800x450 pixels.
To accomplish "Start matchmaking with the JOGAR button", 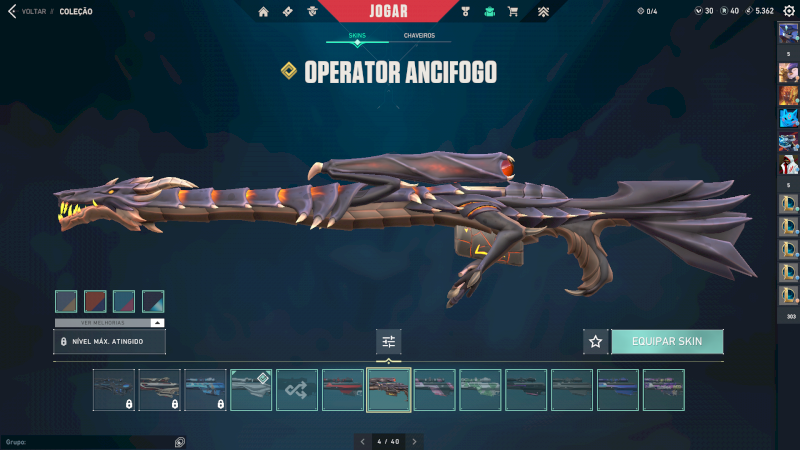I will (389, 11).
